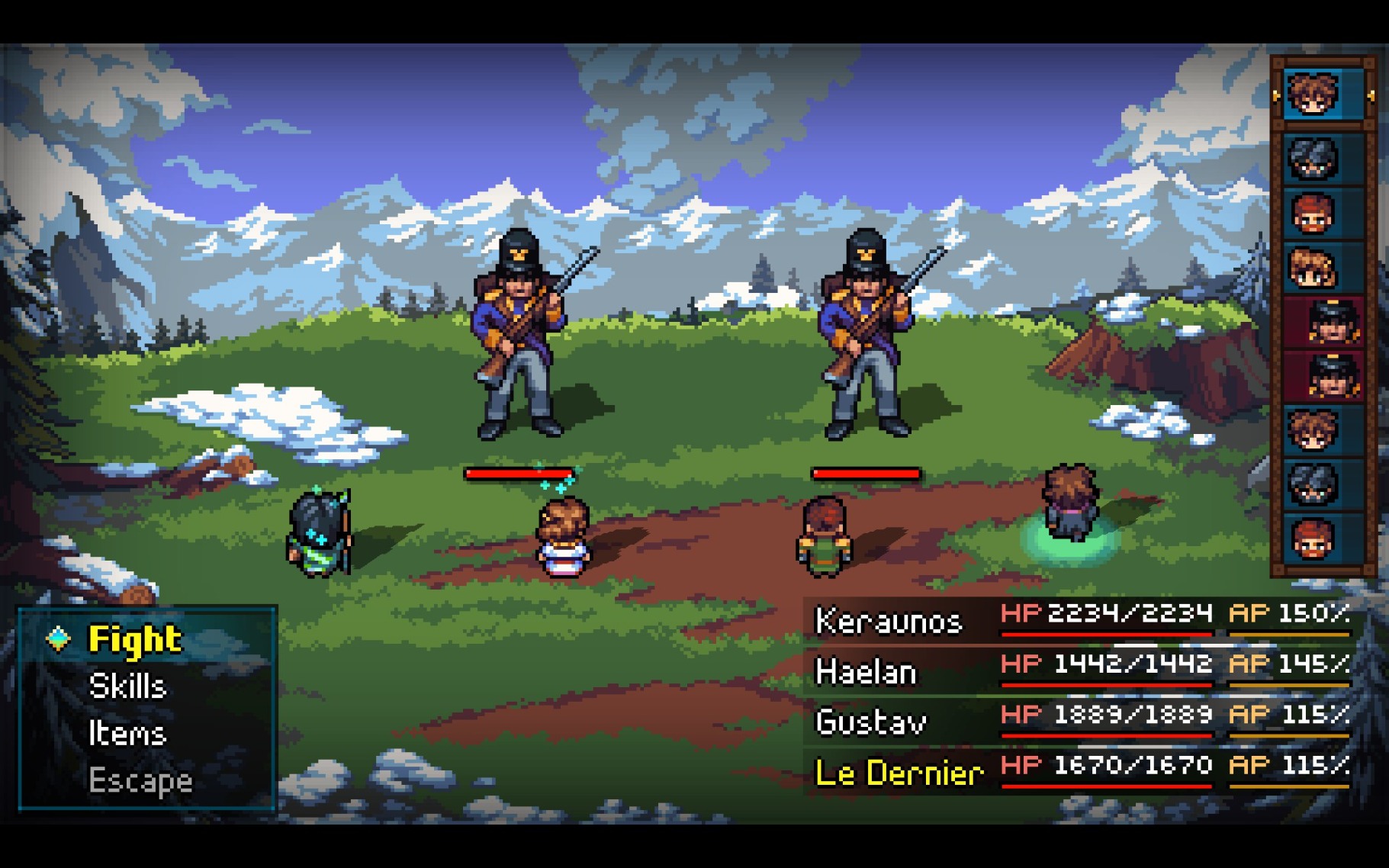Image resolution: width=1389 pixels, height=868 pixels.
Task: Open the Skills menu
Action: click(127, 686)
